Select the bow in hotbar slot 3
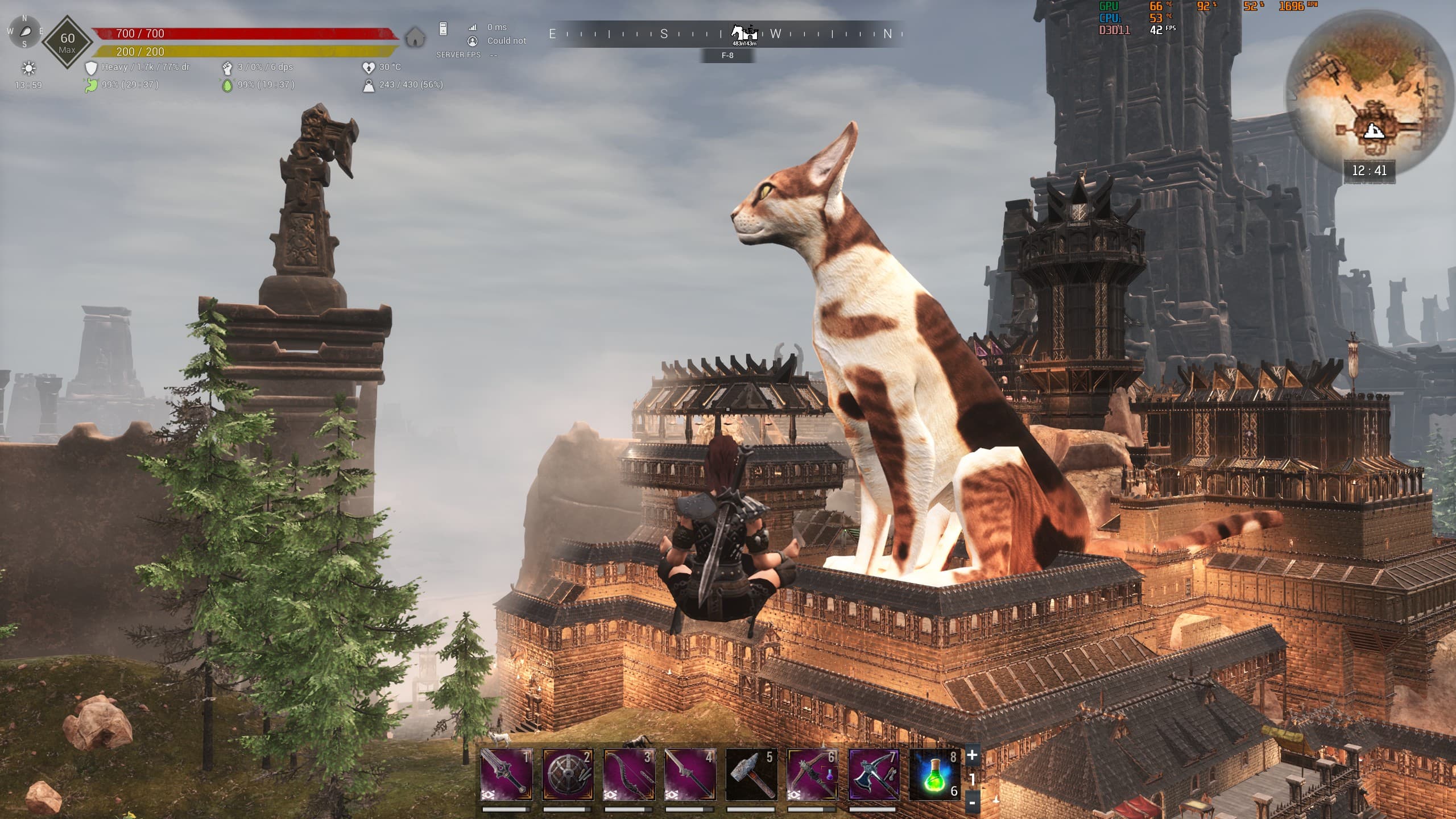The height and width of the screenshot is (819, 1456). (629, 774)
